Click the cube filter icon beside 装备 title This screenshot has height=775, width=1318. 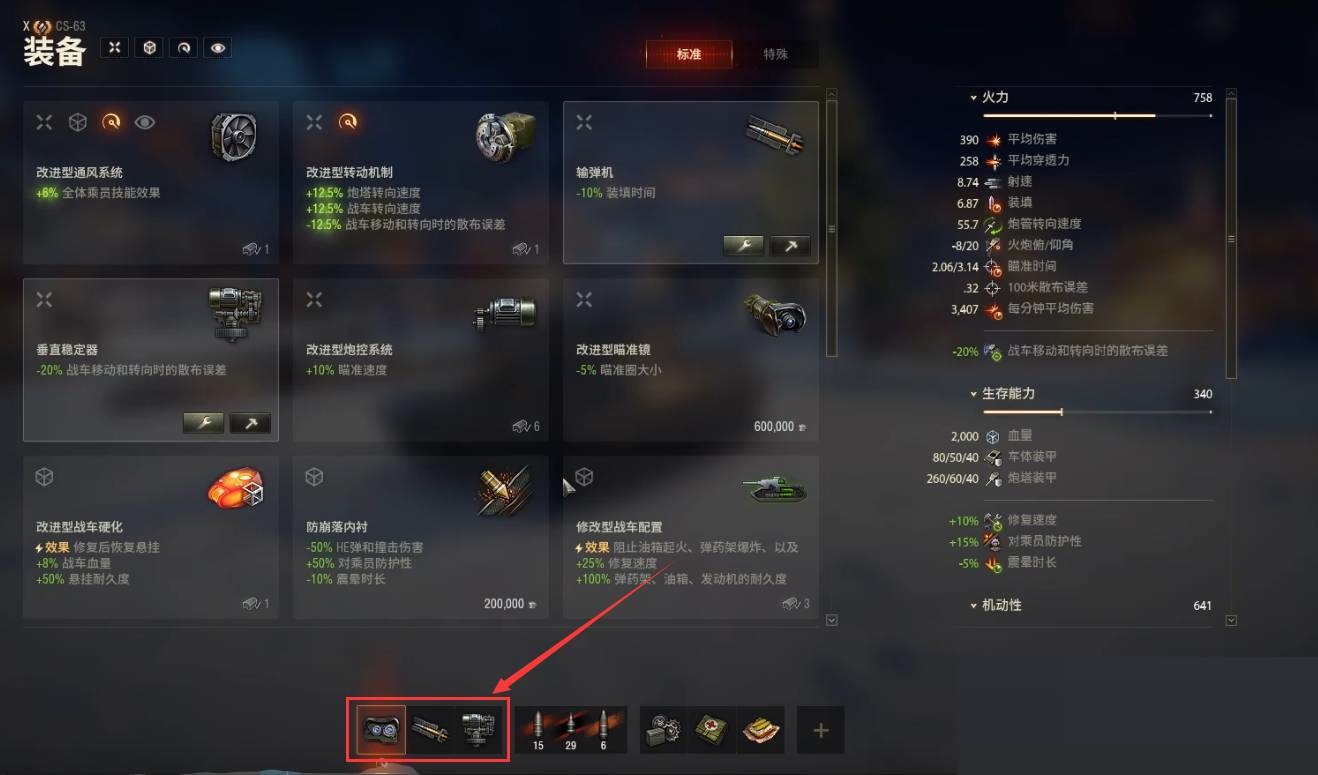pos(149,47)
